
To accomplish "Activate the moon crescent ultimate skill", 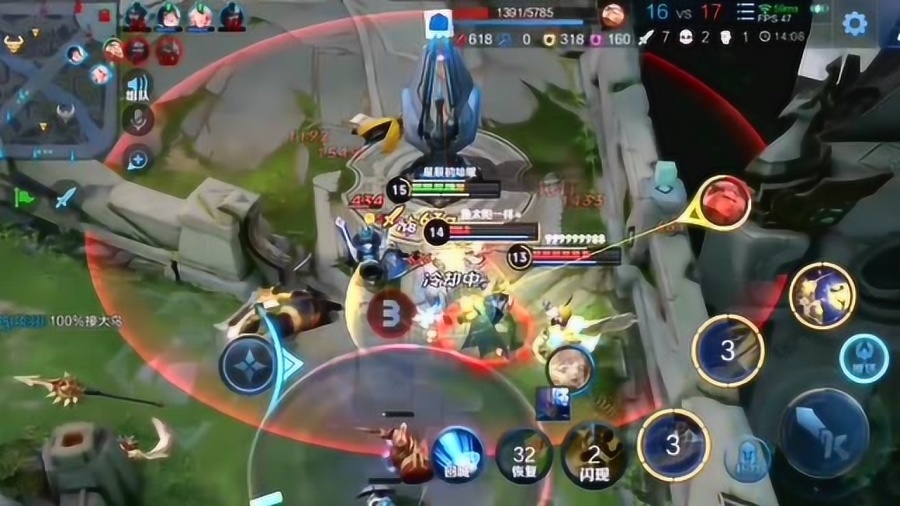I will (x=822, y=294).
